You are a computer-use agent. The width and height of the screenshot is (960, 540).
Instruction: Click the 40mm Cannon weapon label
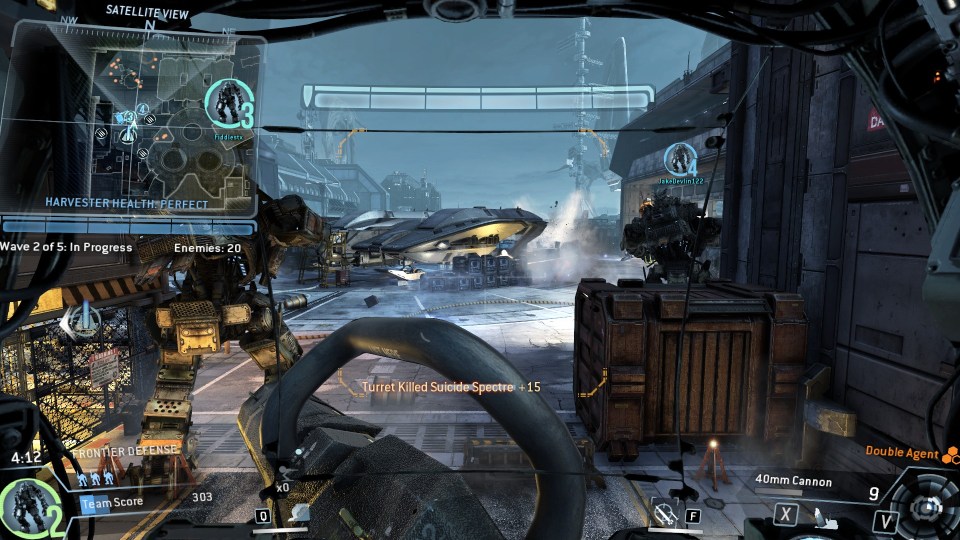point(793,482)
